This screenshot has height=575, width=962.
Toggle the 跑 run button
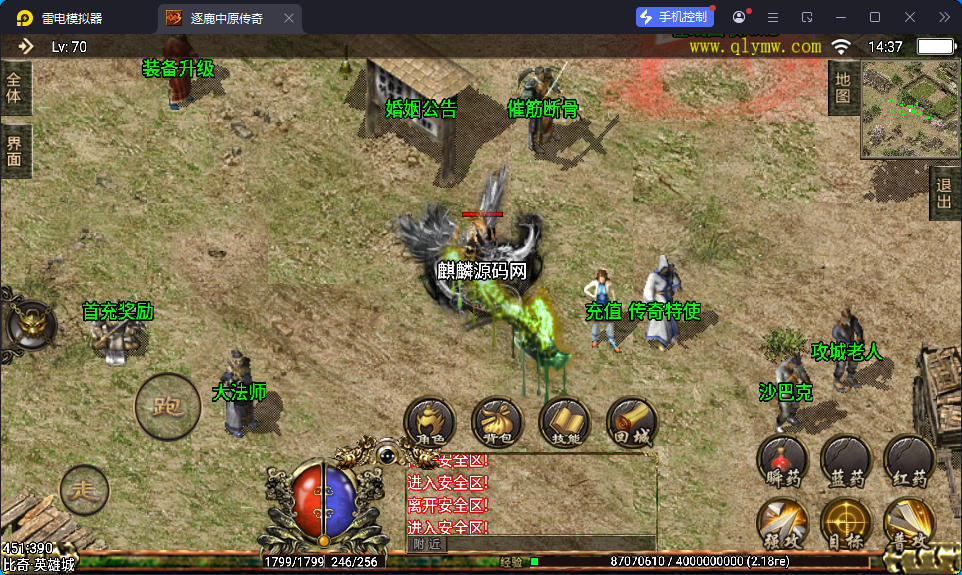click(167, 407)
